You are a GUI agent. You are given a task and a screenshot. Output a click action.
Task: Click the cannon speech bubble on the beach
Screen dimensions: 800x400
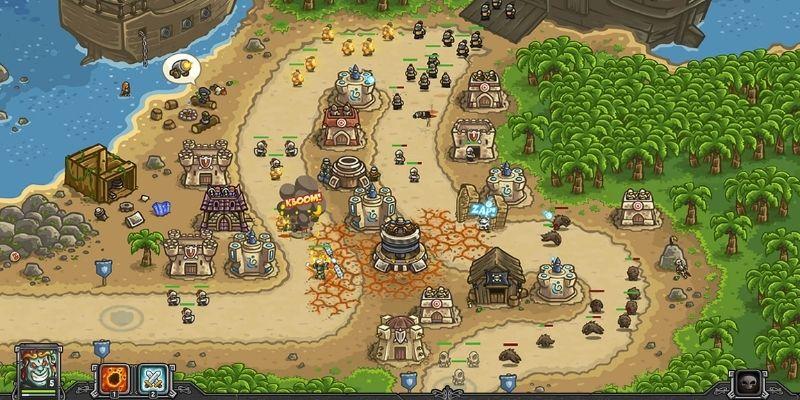coord(182,68)
